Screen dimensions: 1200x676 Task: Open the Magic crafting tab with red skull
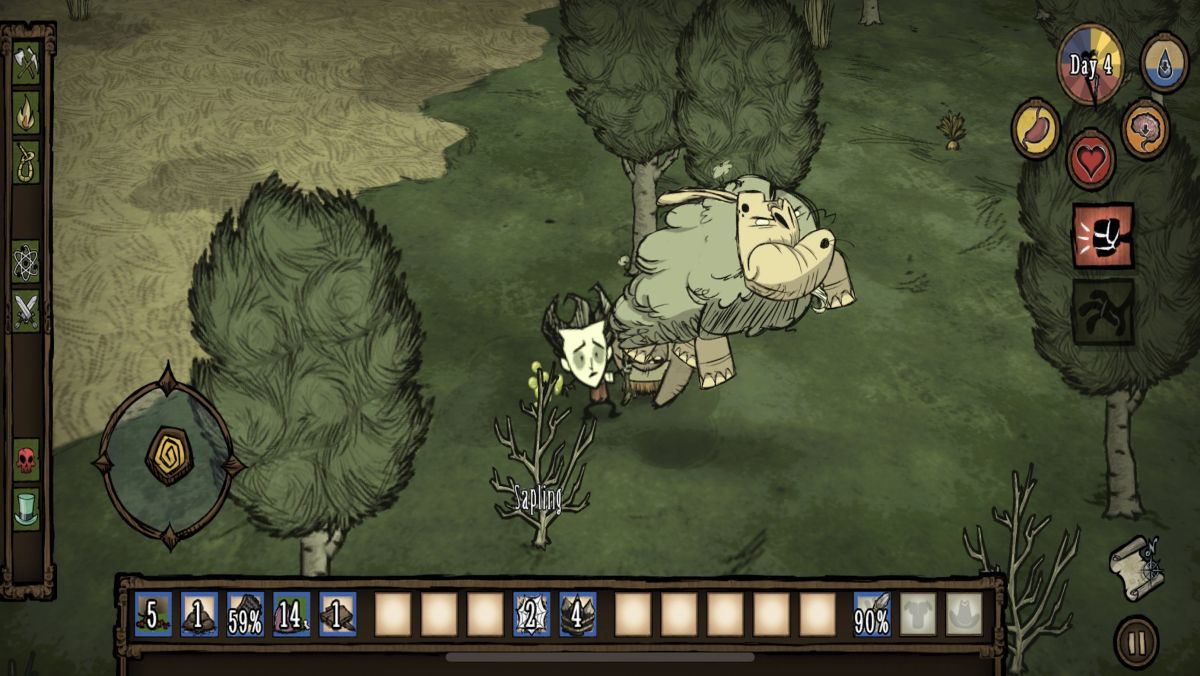pos(26,461)
